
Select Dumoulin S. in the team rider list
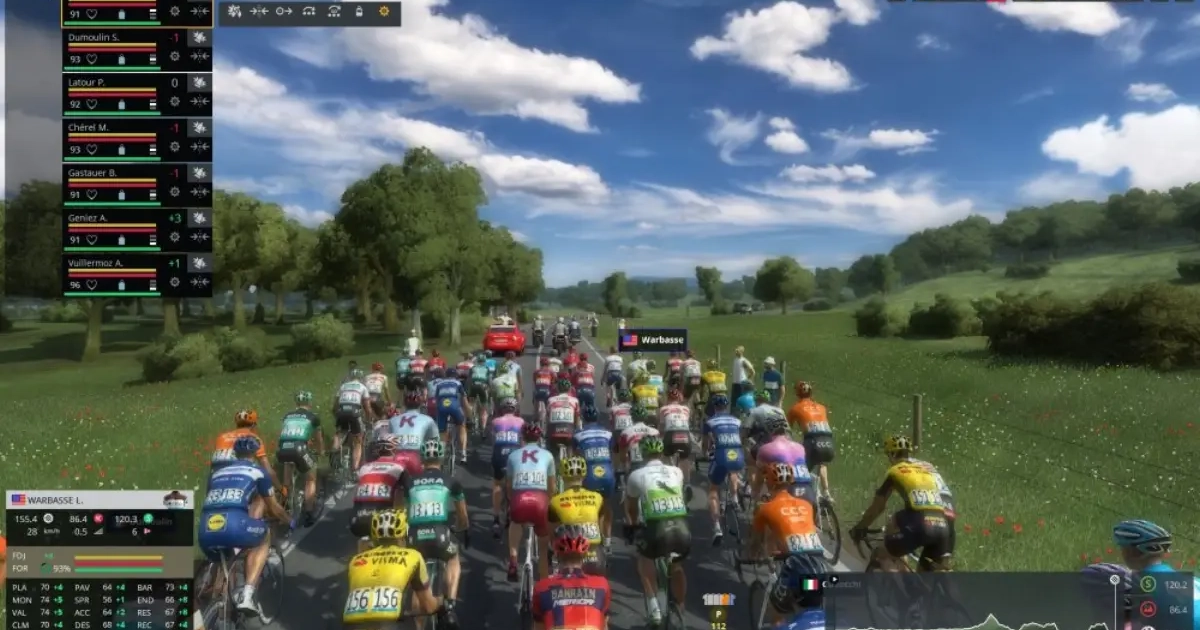(95, 38)
